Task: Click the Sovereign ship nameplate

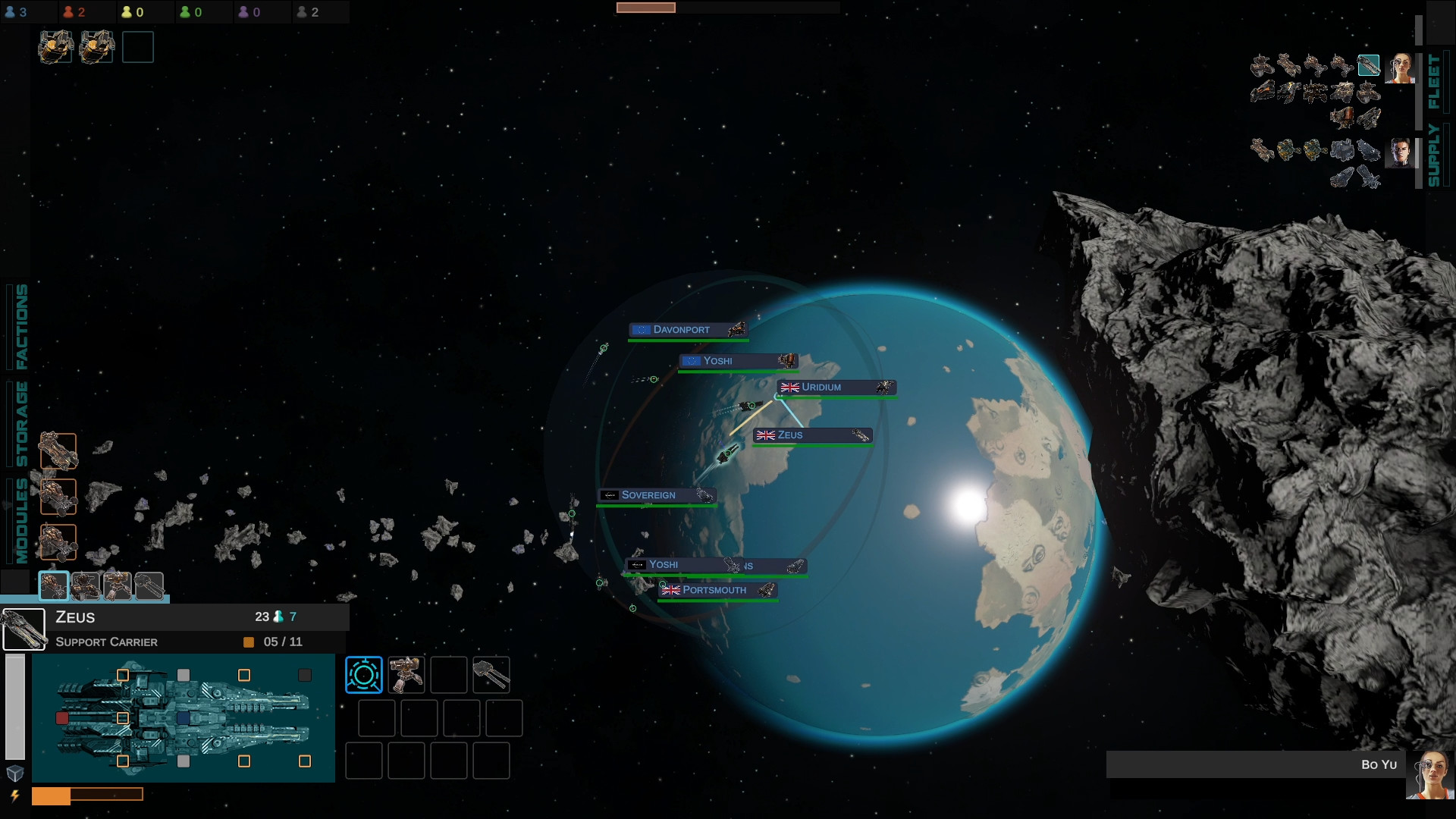Action: 657,494
